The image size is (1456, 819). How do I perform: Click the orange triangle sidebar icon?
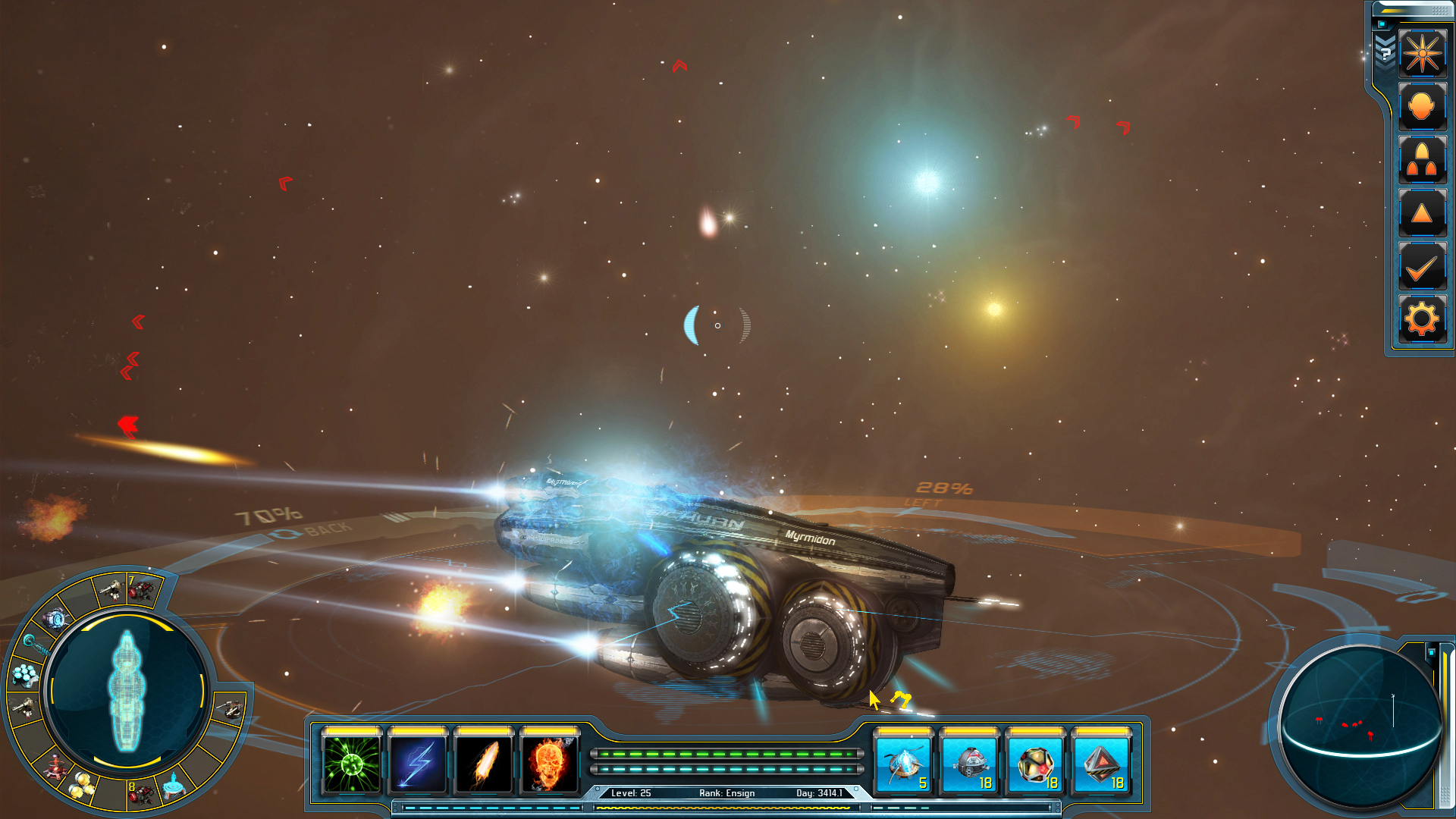1423,213
